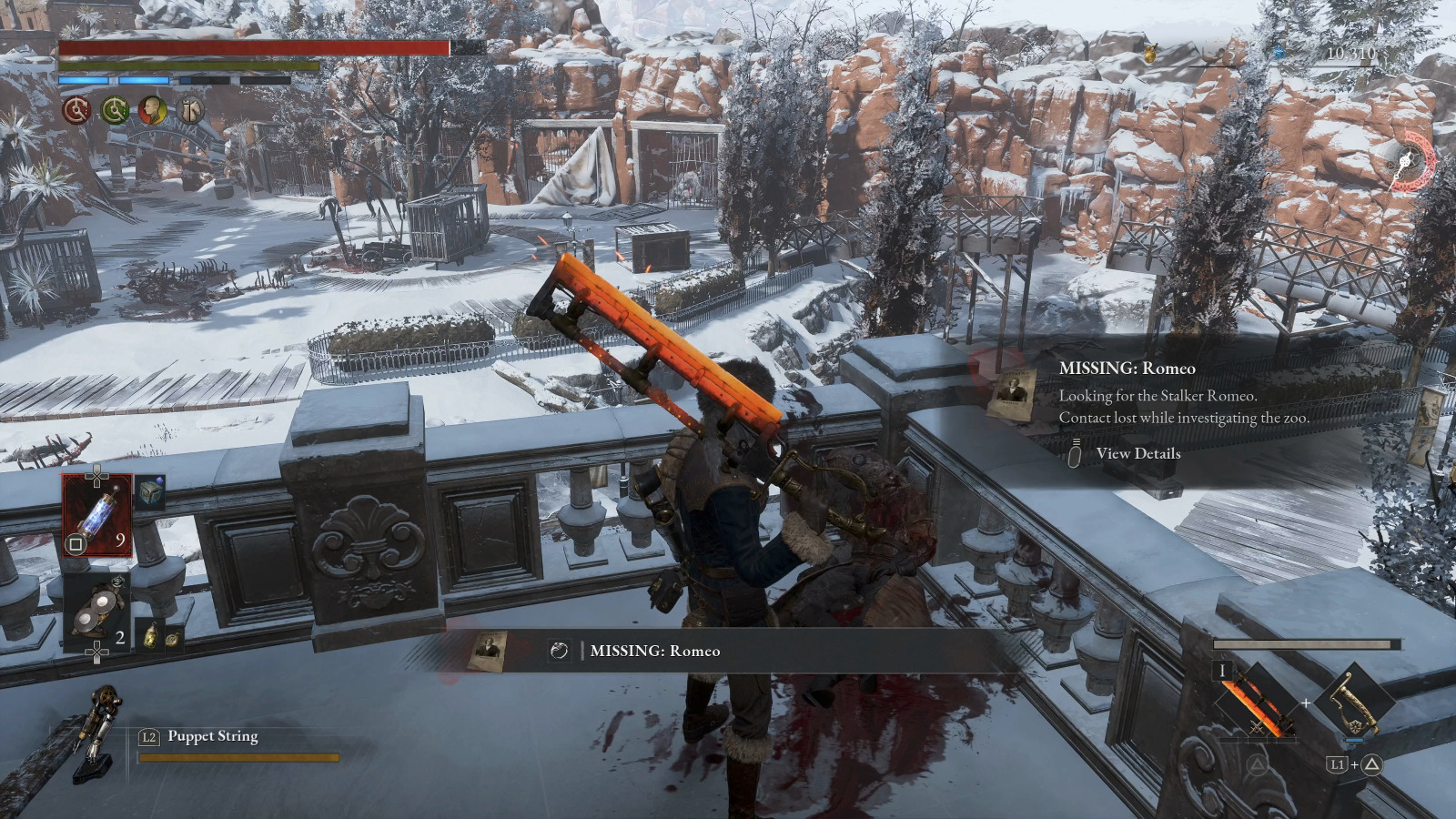Click the MISSING: Romeo notification banner

[x=653, y=651]
